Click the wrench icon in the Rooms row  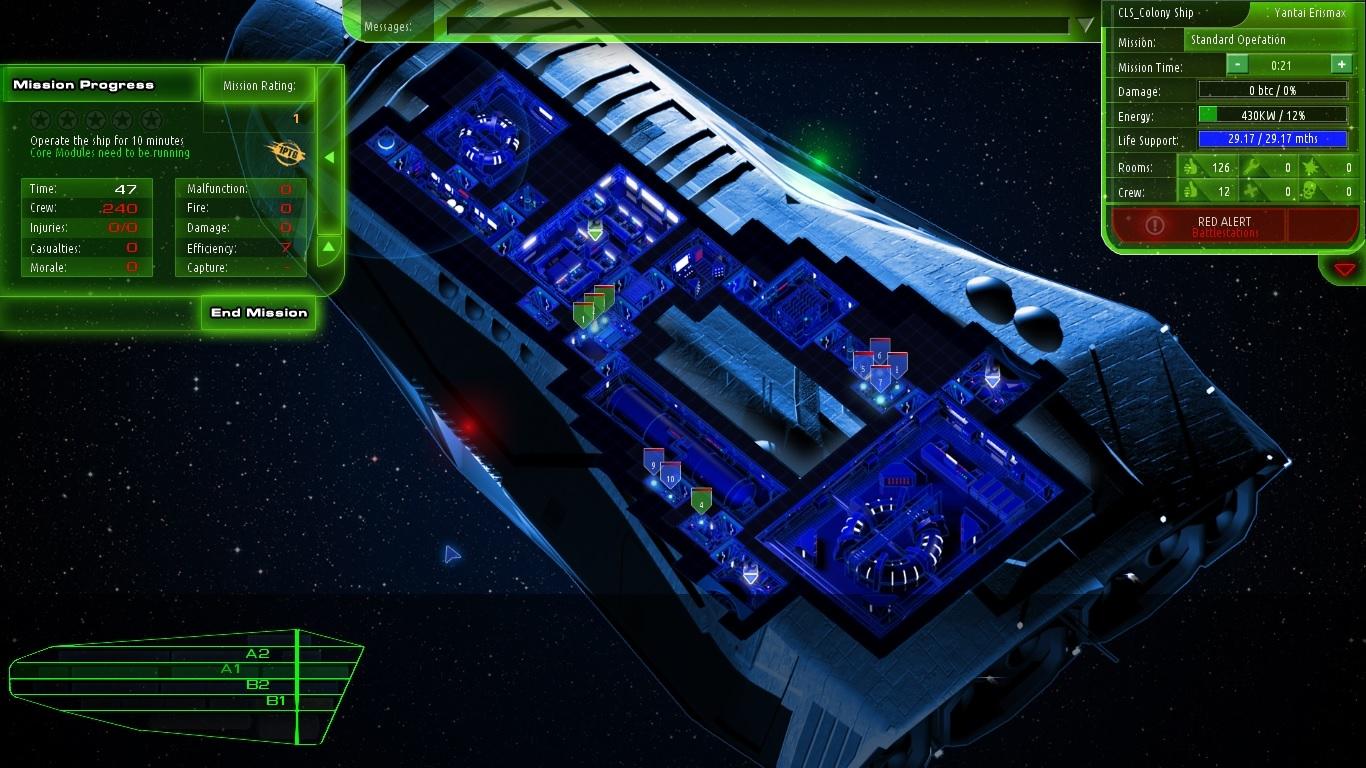(1250, 168)
